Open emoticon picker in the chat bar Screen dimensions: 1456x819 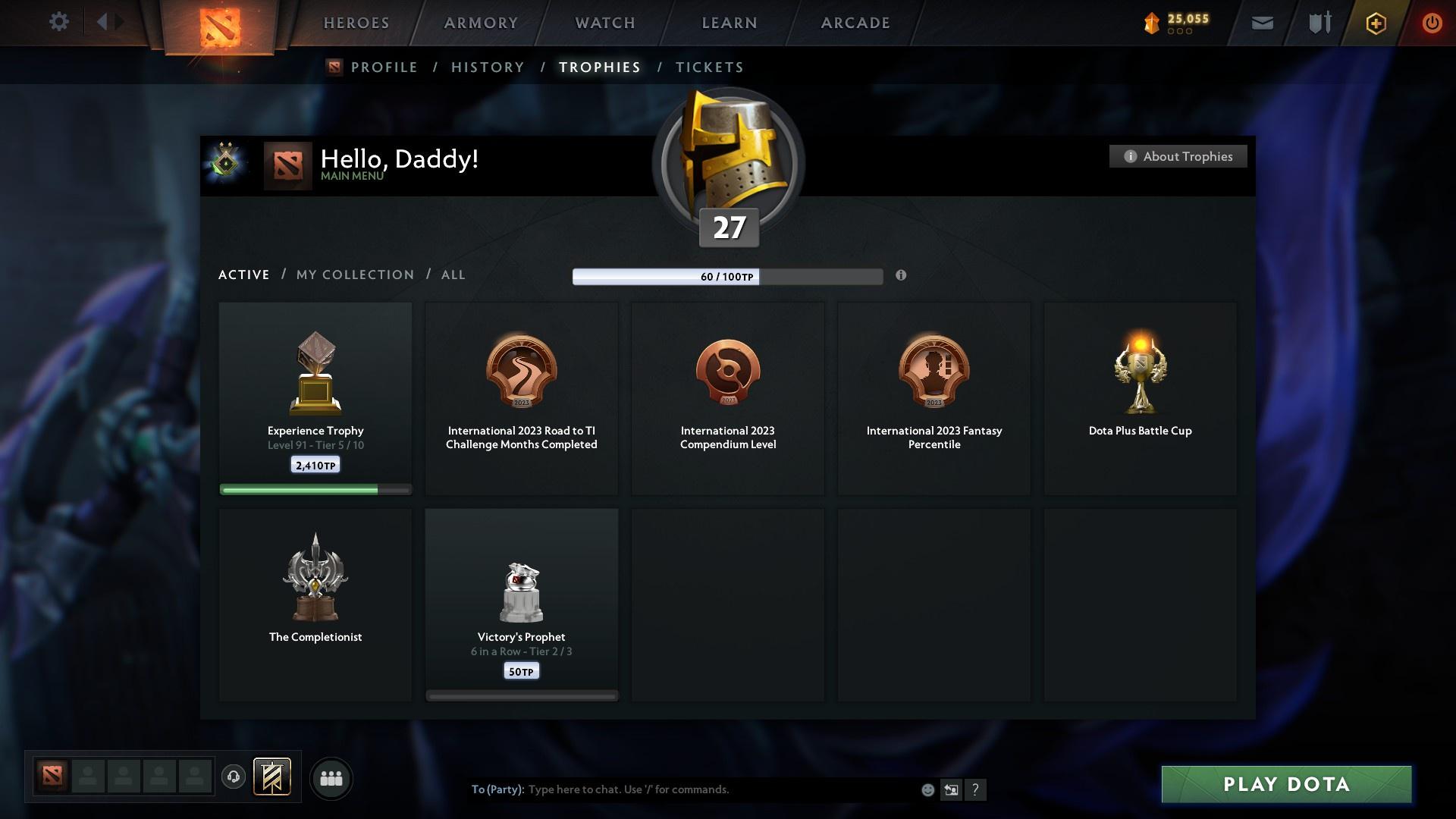(x=927, y=789)
